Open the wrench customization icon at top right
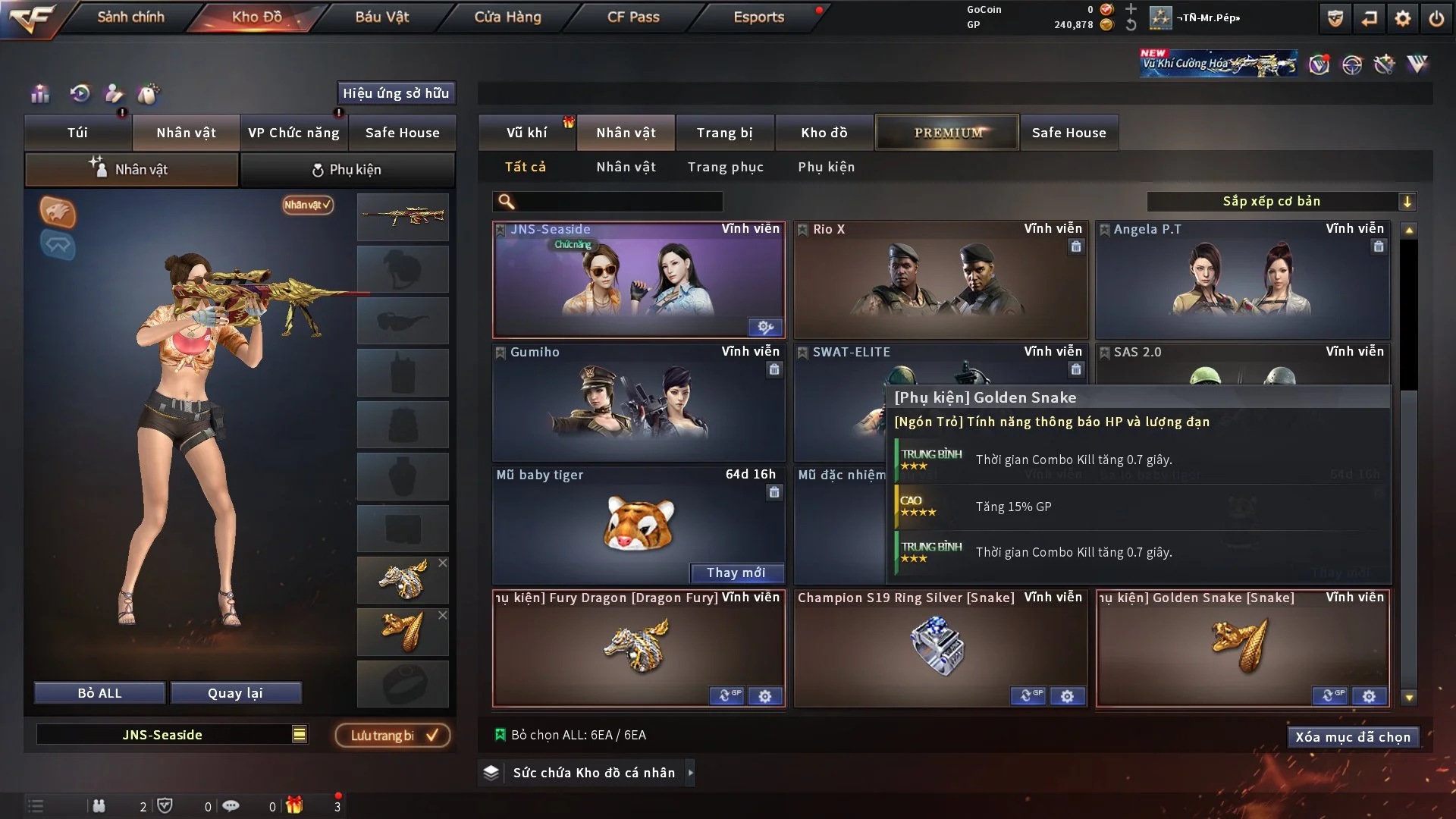The height and width of the screenshot is (819, 1456). point(1385,64)
